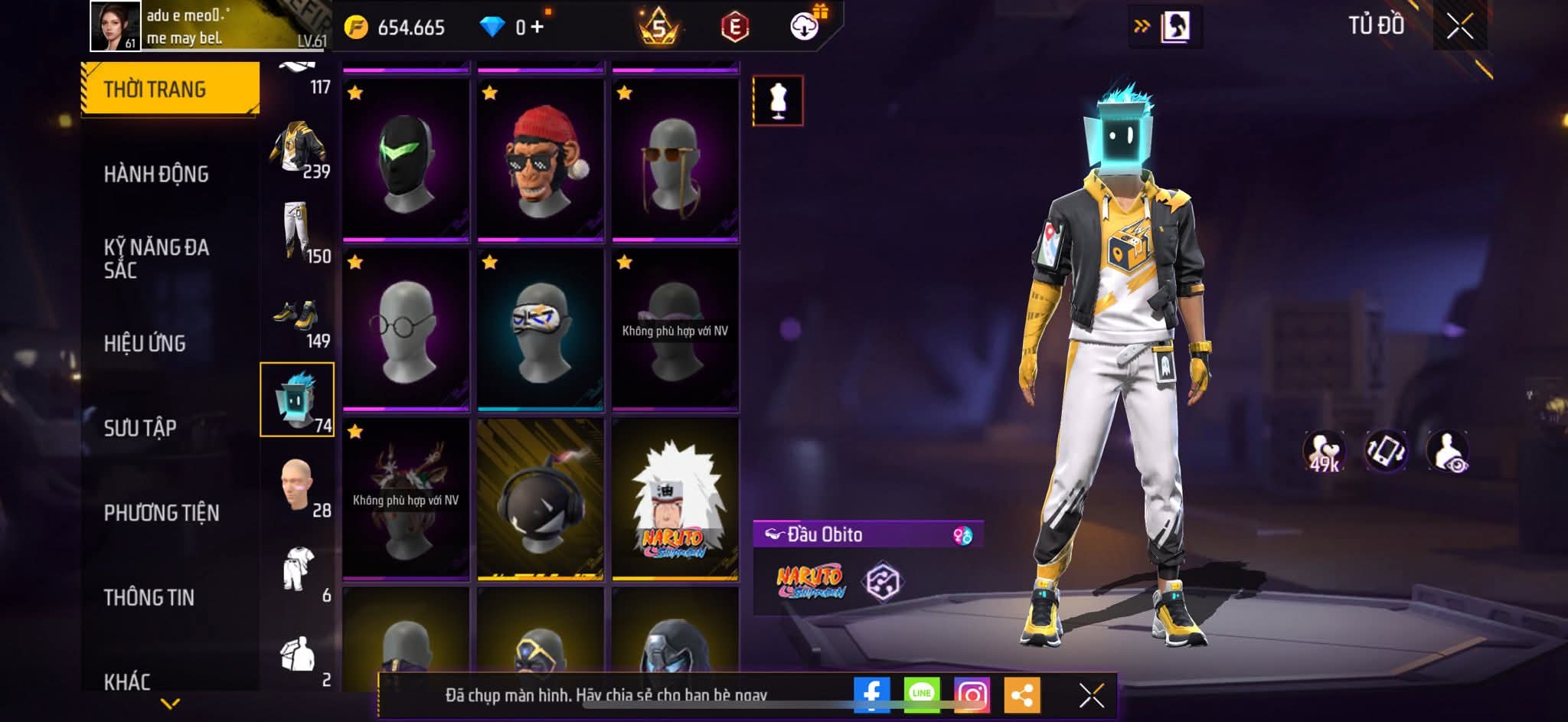Pick the round glasses head item

(x=406, y=328)
